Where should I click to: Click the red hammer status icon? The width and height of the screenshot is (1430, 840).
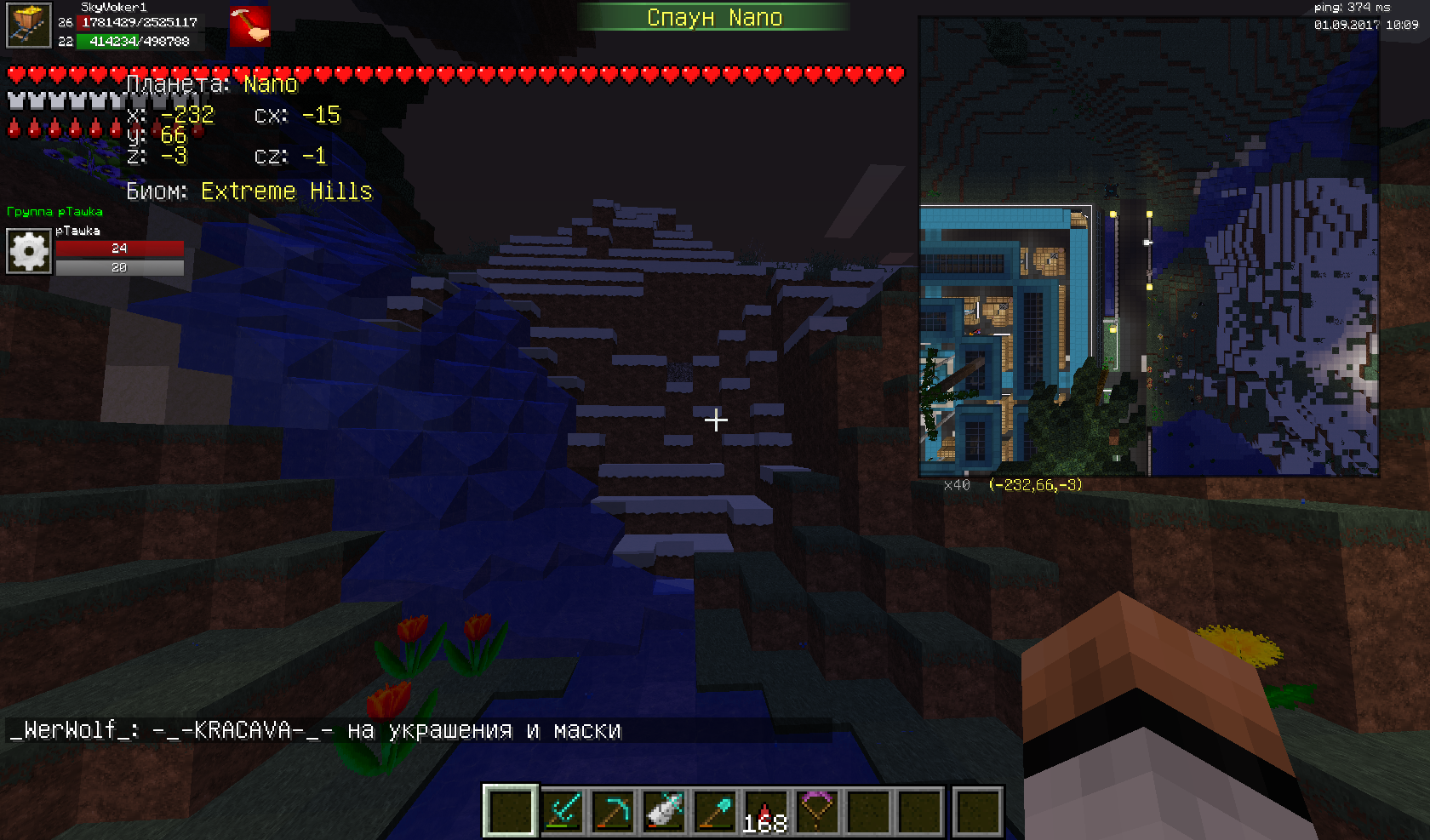click(250, 27)
